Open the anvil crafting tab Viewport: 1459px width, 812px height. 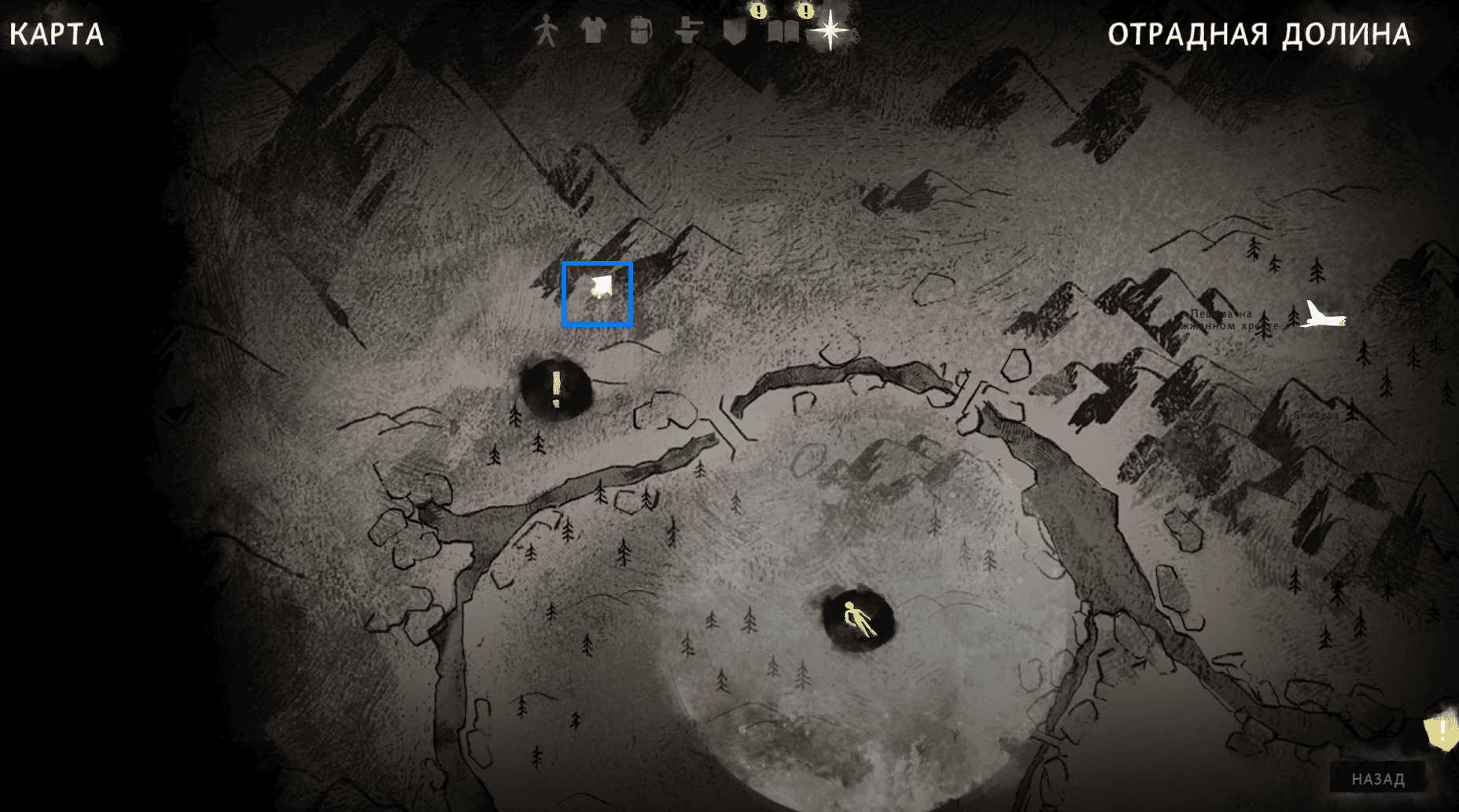coord(688,31)
